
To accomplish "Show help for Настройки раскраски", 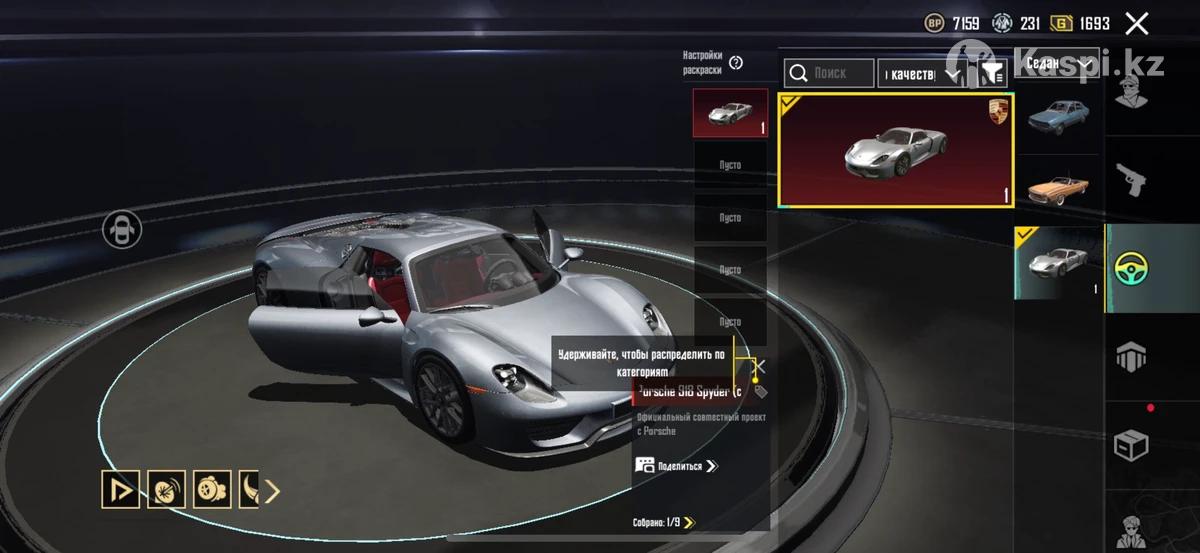I will 736,63.
